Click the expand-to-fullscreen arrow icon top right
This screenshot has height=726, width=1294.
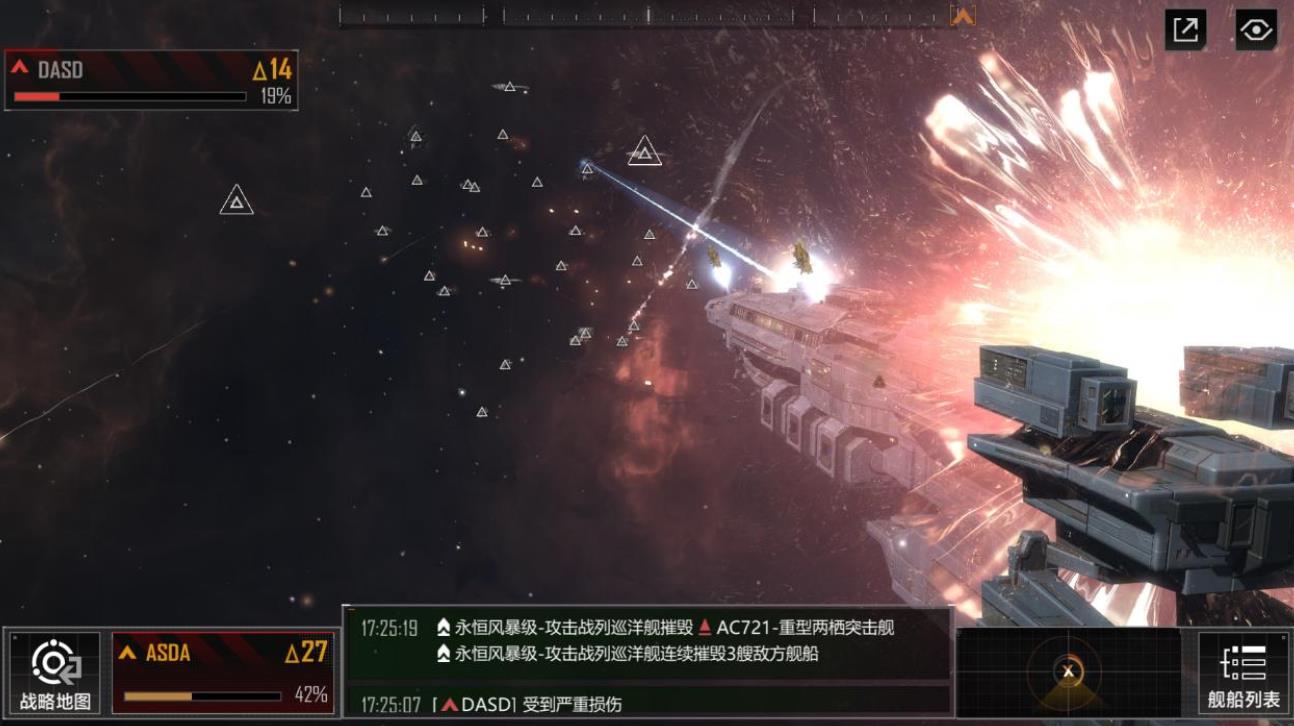pos(1185,31)
